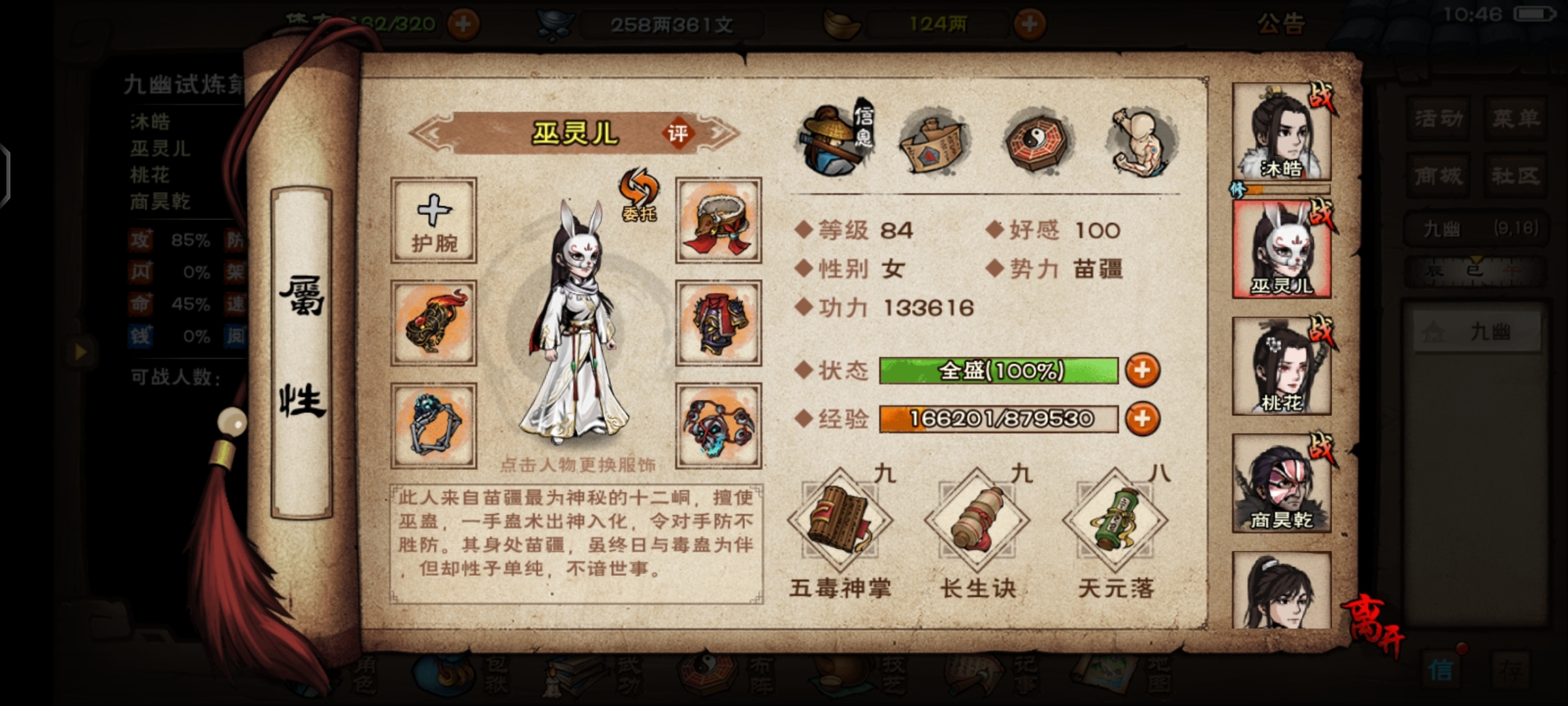The height and width of the screenshot is (706, 1568).
Task: Select the flaming gauntlet weapon slot
Action: pyautogui.click(x=434, y=323)
